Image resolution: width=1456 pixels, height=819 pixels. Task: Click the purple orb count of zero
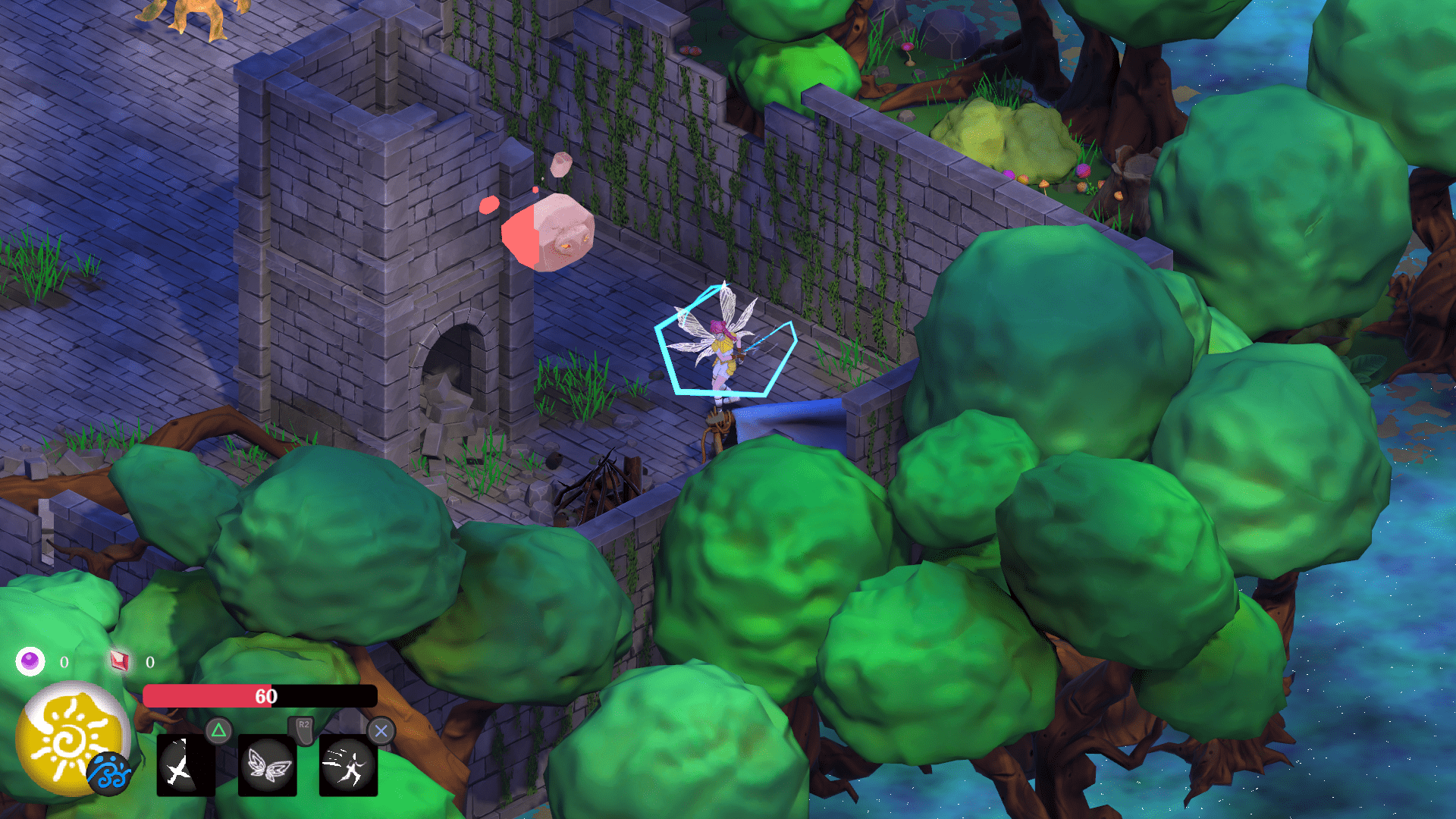[x=64, y=661]
